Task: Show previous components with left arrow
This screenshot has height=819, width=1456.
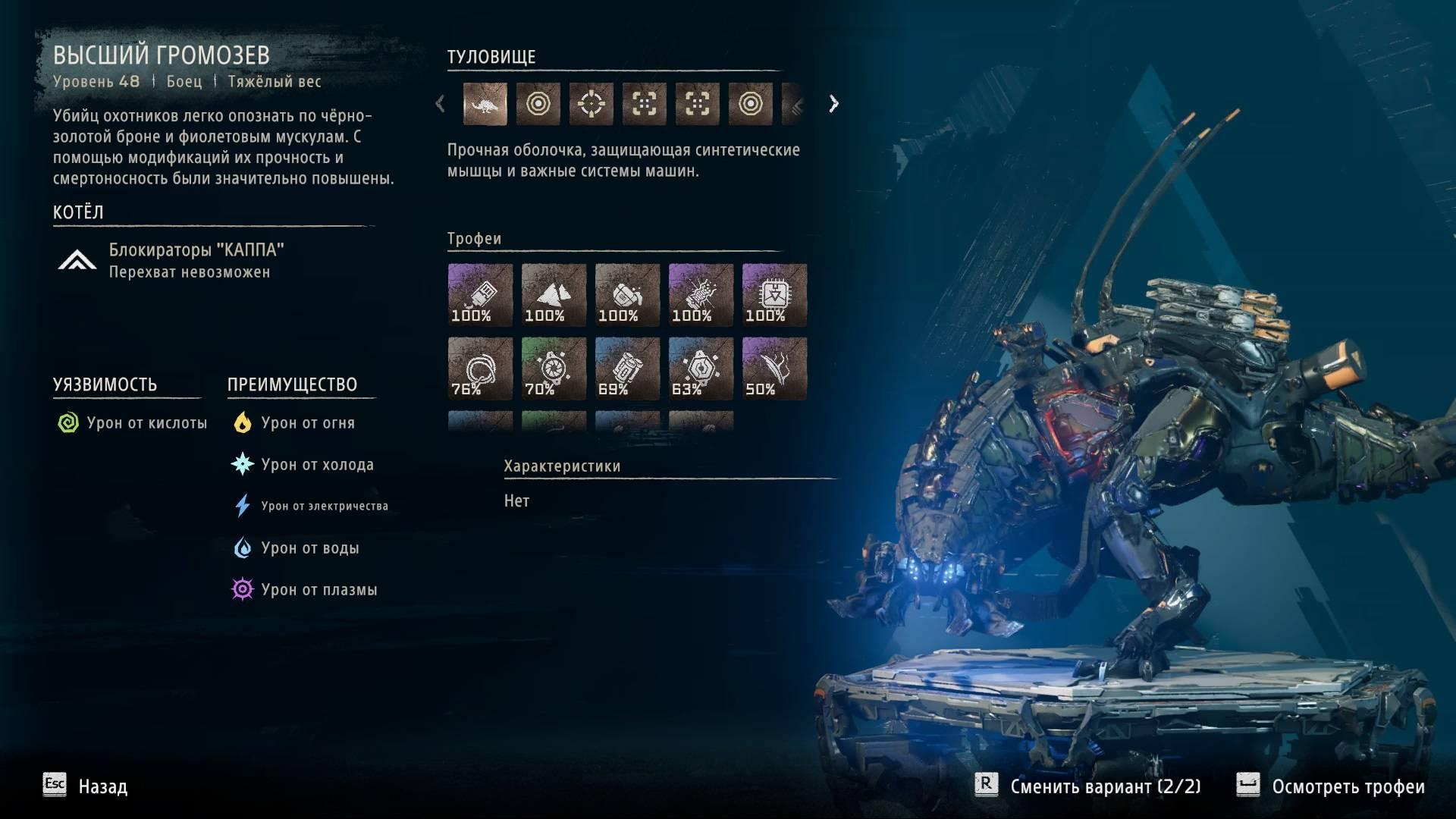Action: pyautogui.click(x=441, y=104)
